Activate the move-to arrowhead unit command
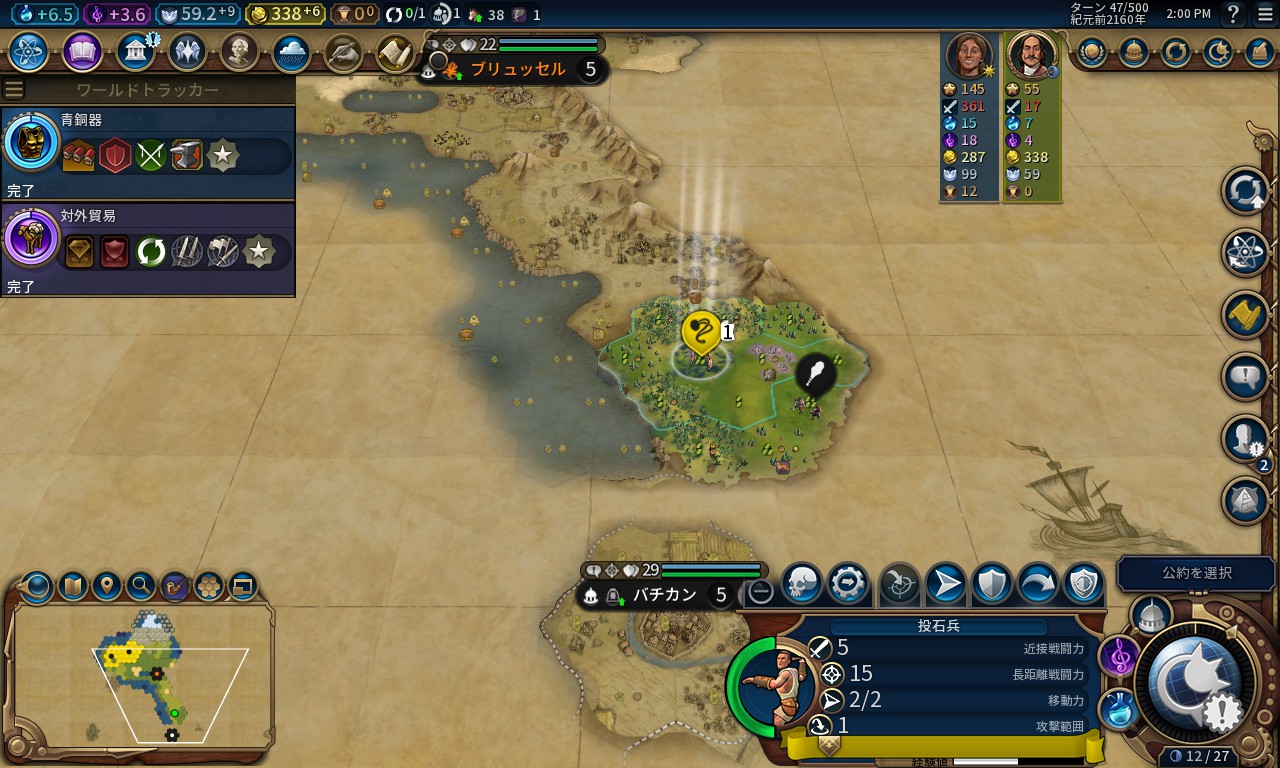 click(945, 584)
